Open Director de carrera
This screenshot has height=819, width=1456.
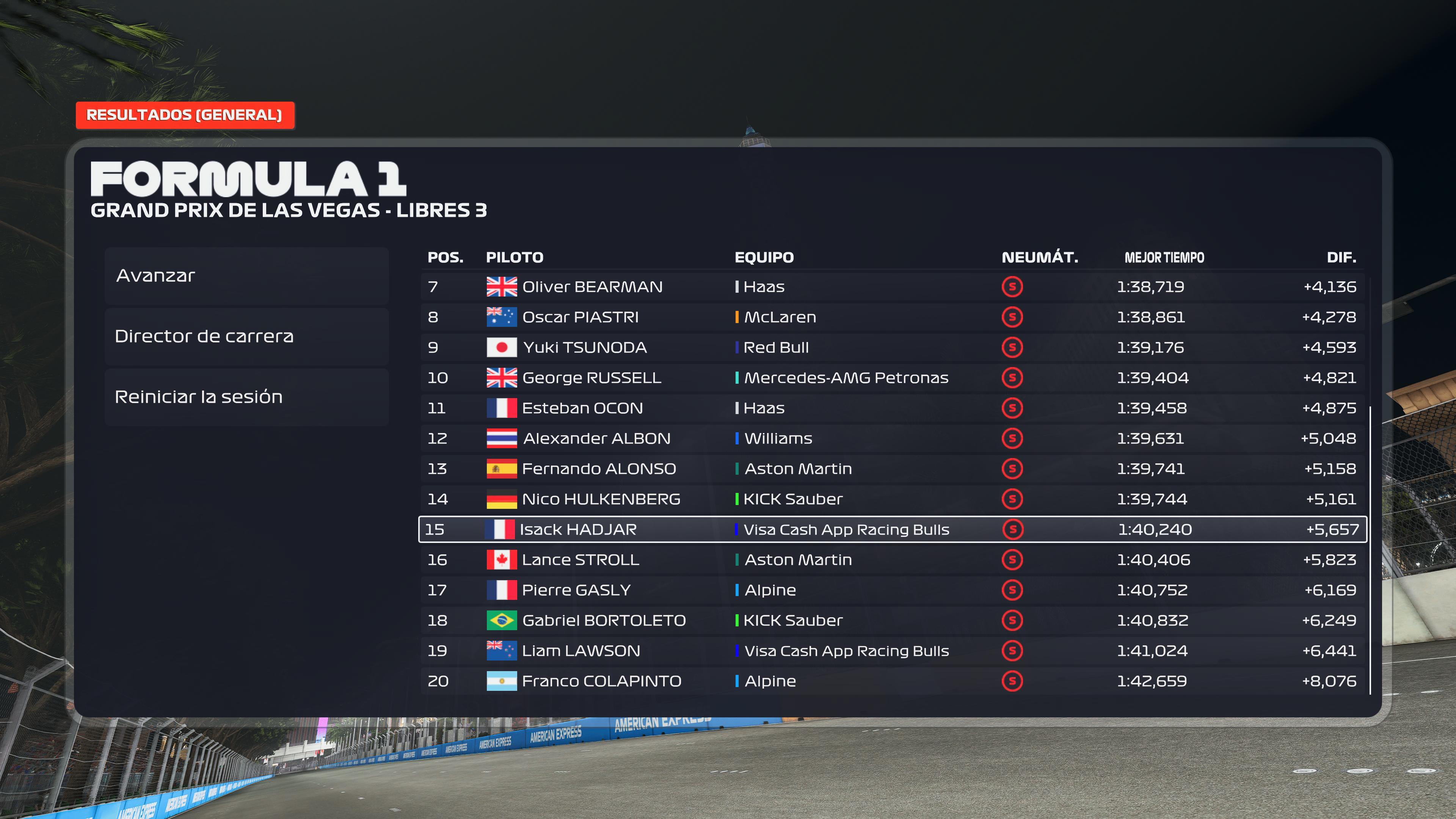click(246, 336)
